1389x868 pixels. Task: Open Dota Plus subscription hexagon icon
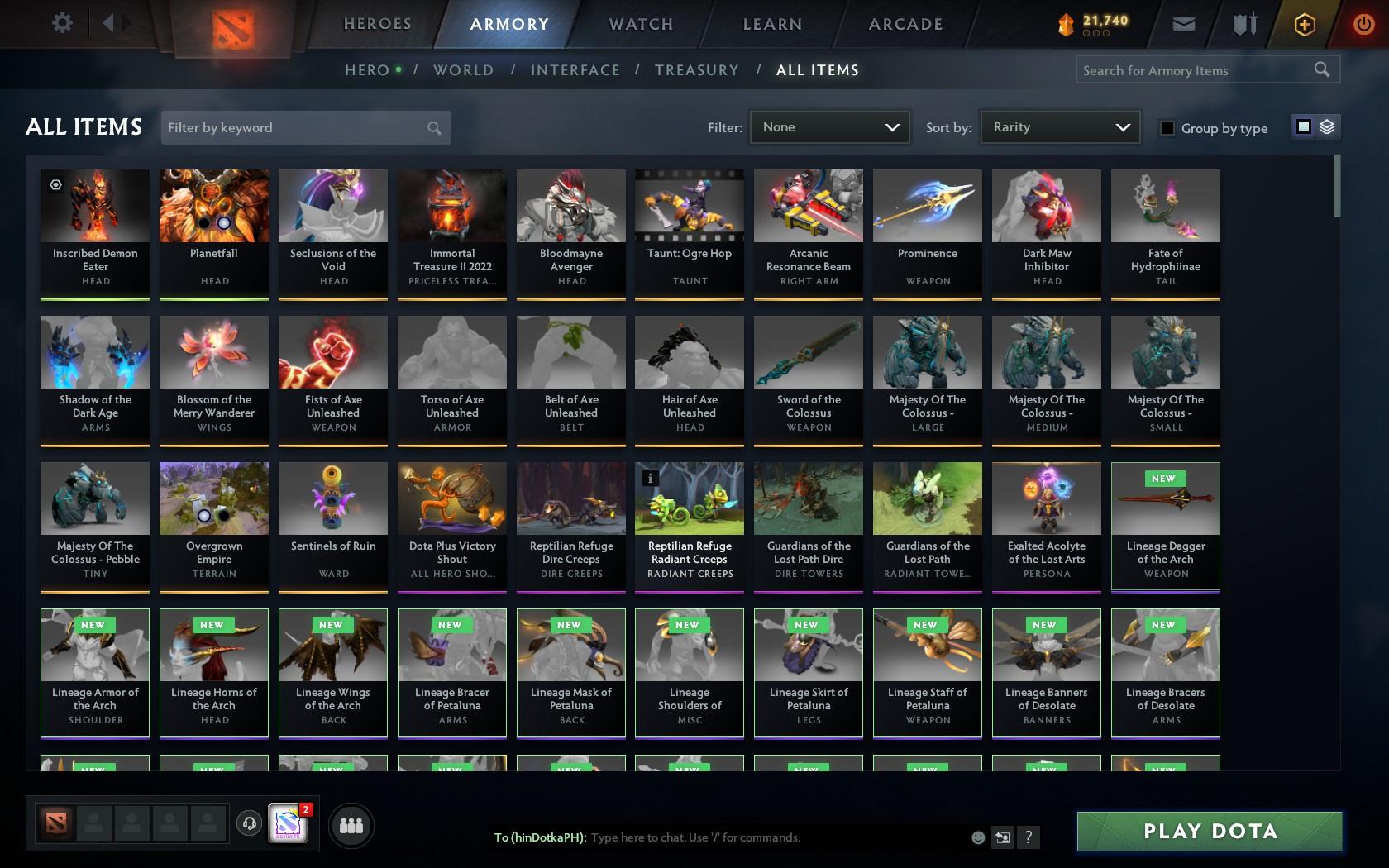(1305, 24)
